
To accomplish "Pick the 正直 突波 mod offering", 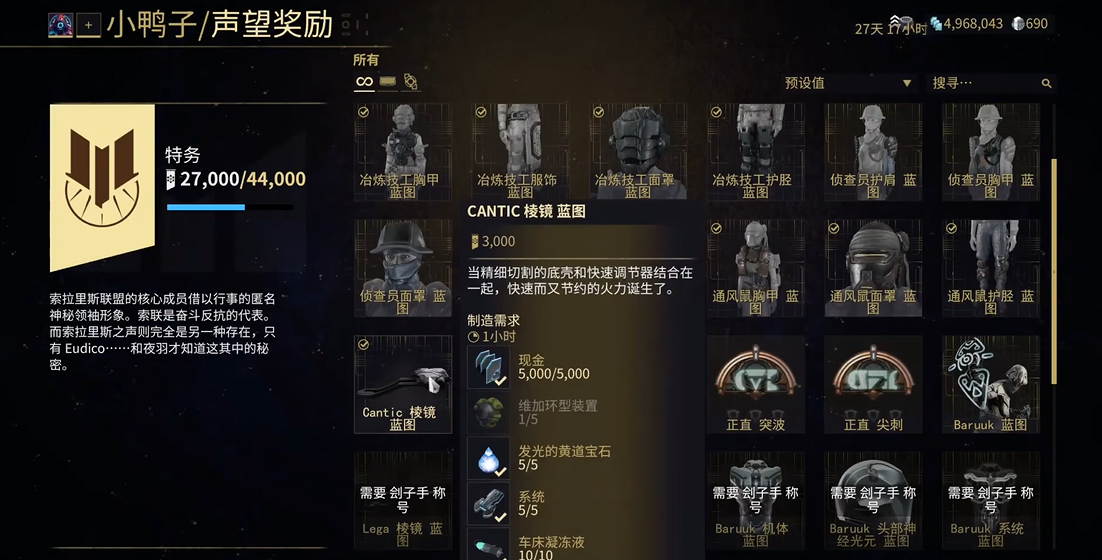I will pyautogui.click(x=755, y=384).
